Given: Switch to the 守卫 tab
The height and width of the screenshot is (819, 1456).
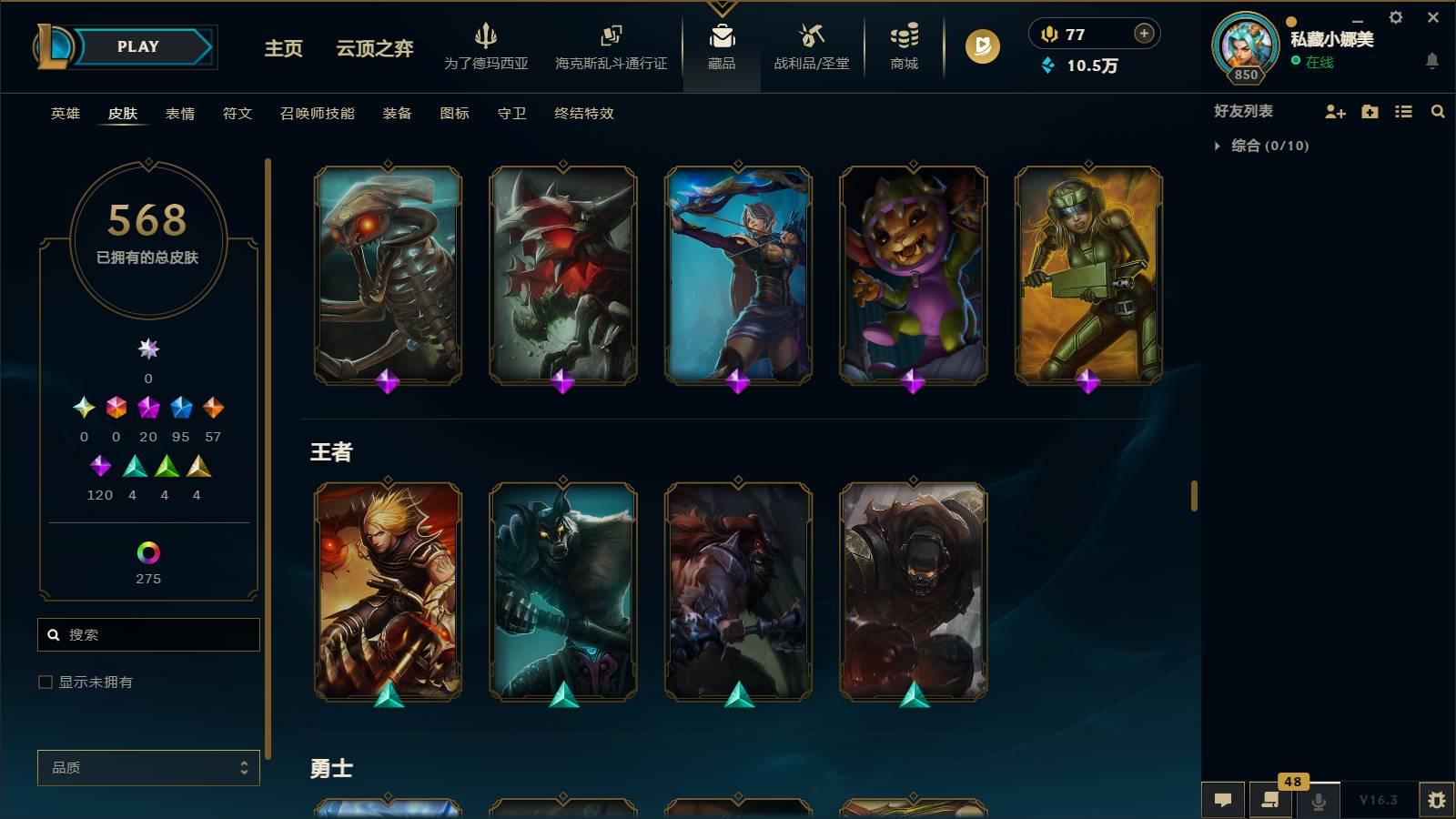Looking at the screenshot, I should click(x=511, y=114).
